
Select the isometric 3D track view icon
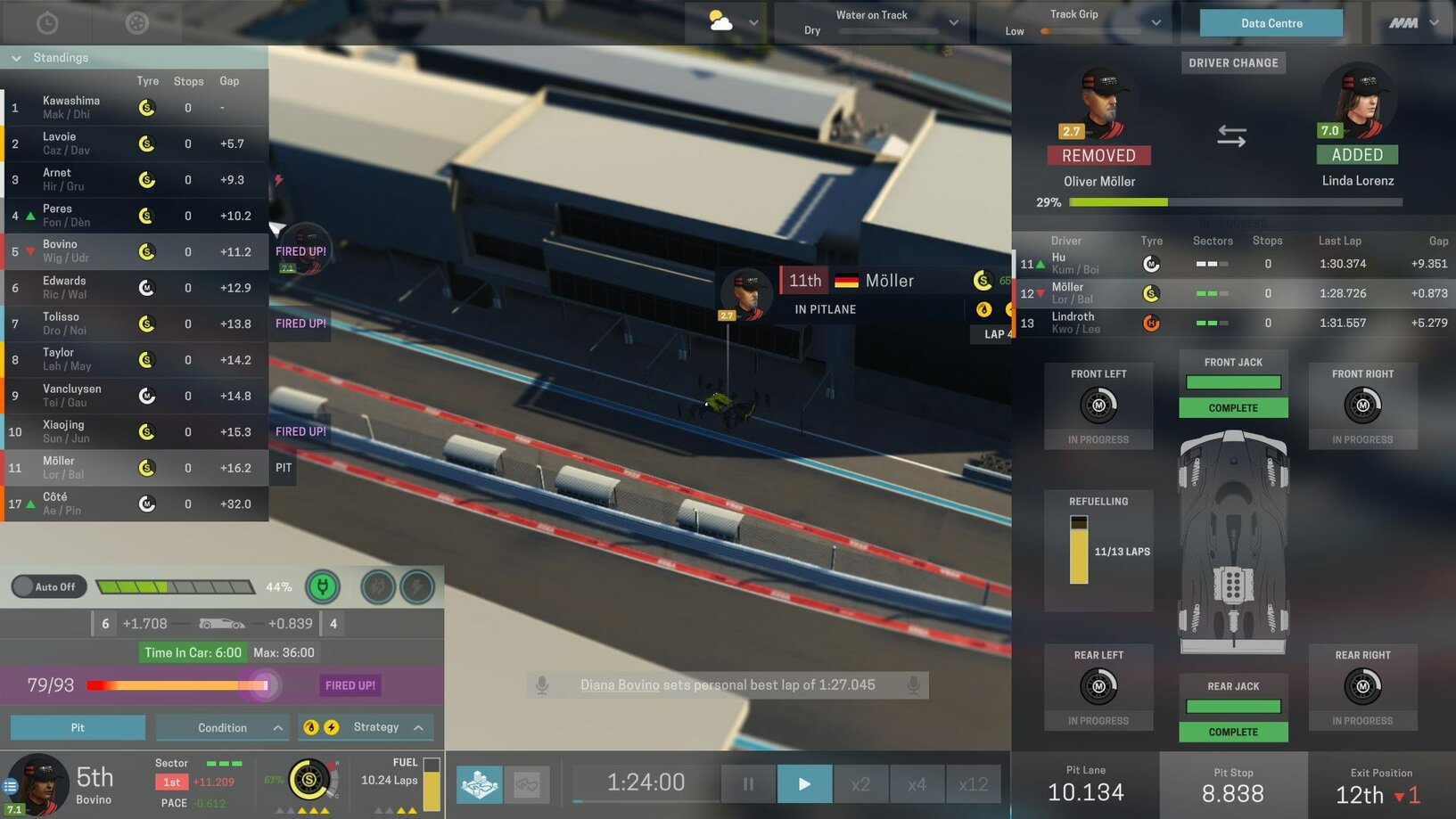(481, 784)
